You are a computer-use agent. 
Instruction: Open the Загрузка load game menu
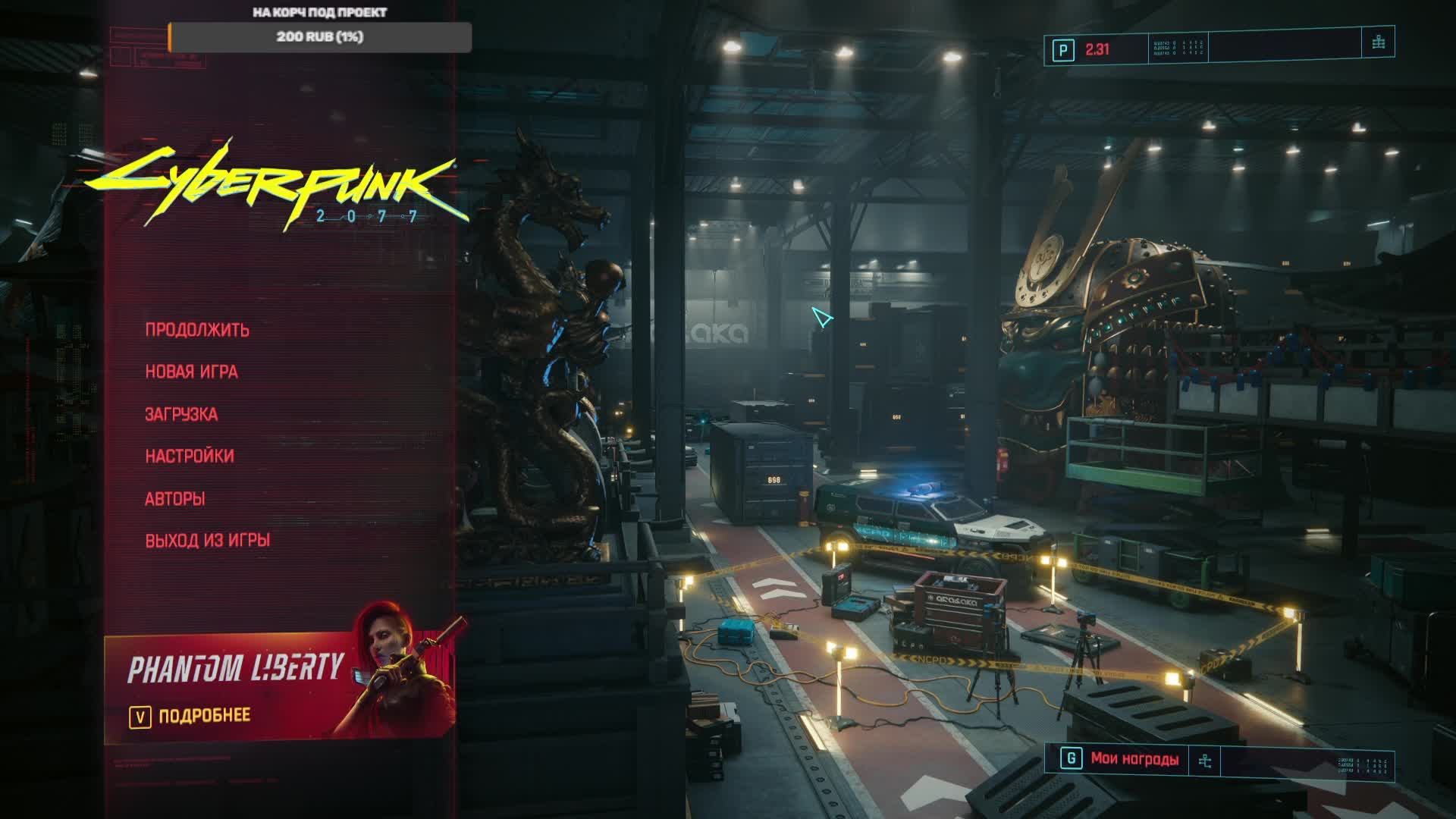pos(181,414)
